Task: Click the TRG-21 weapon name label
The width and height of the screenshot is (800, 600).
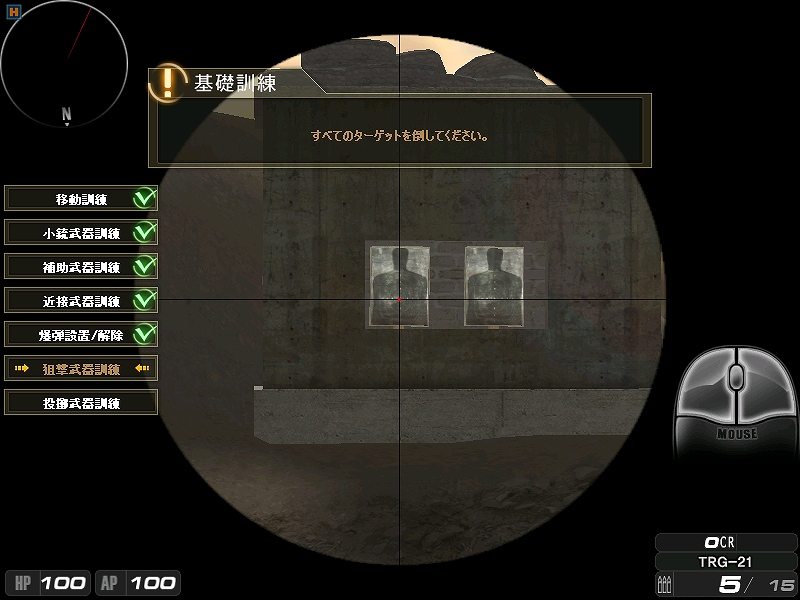Action: tap(725, 562)
